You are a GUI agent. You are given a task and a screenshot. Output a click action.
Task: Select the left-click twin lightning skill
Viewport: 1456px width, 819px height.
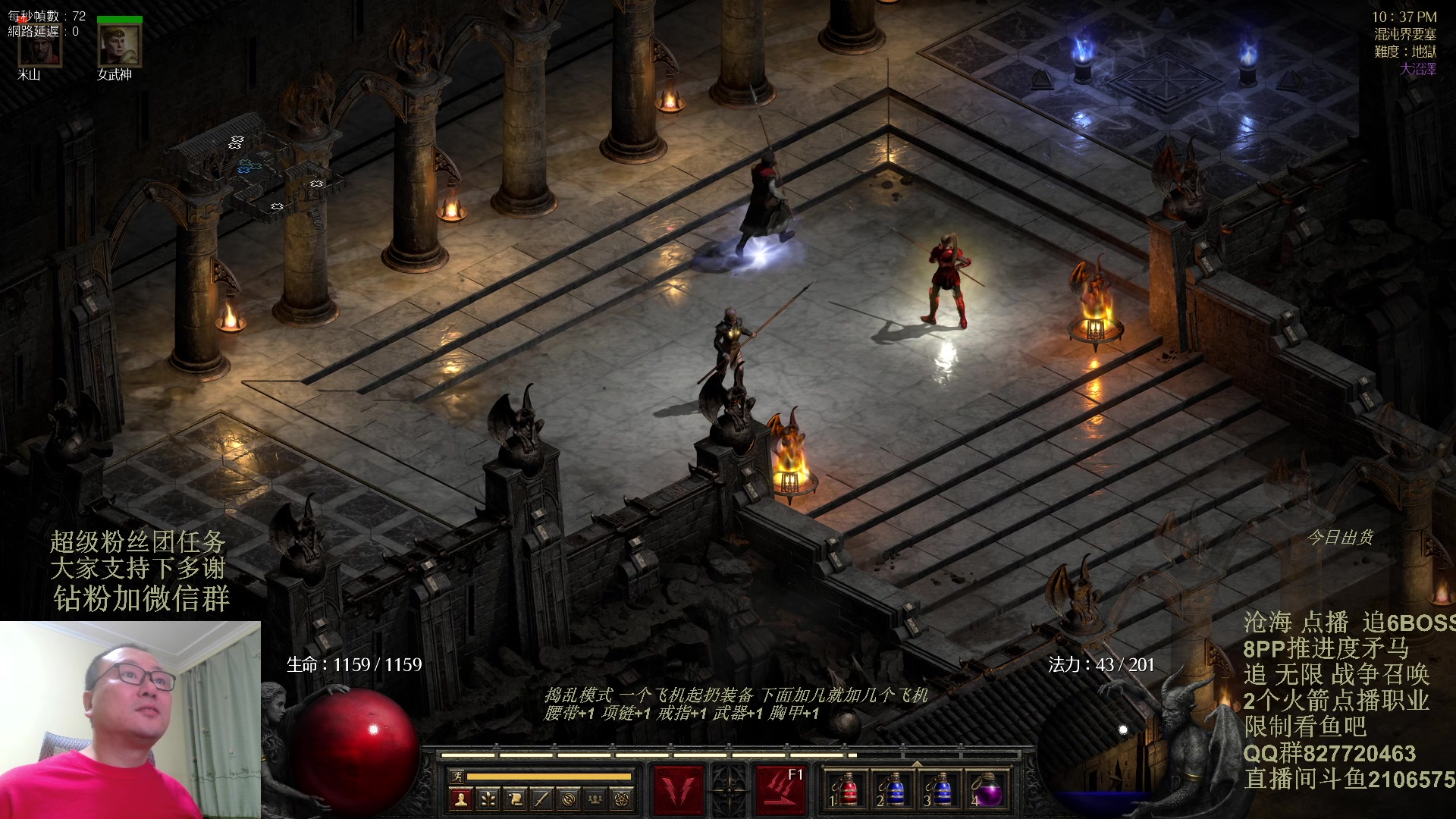679,790
